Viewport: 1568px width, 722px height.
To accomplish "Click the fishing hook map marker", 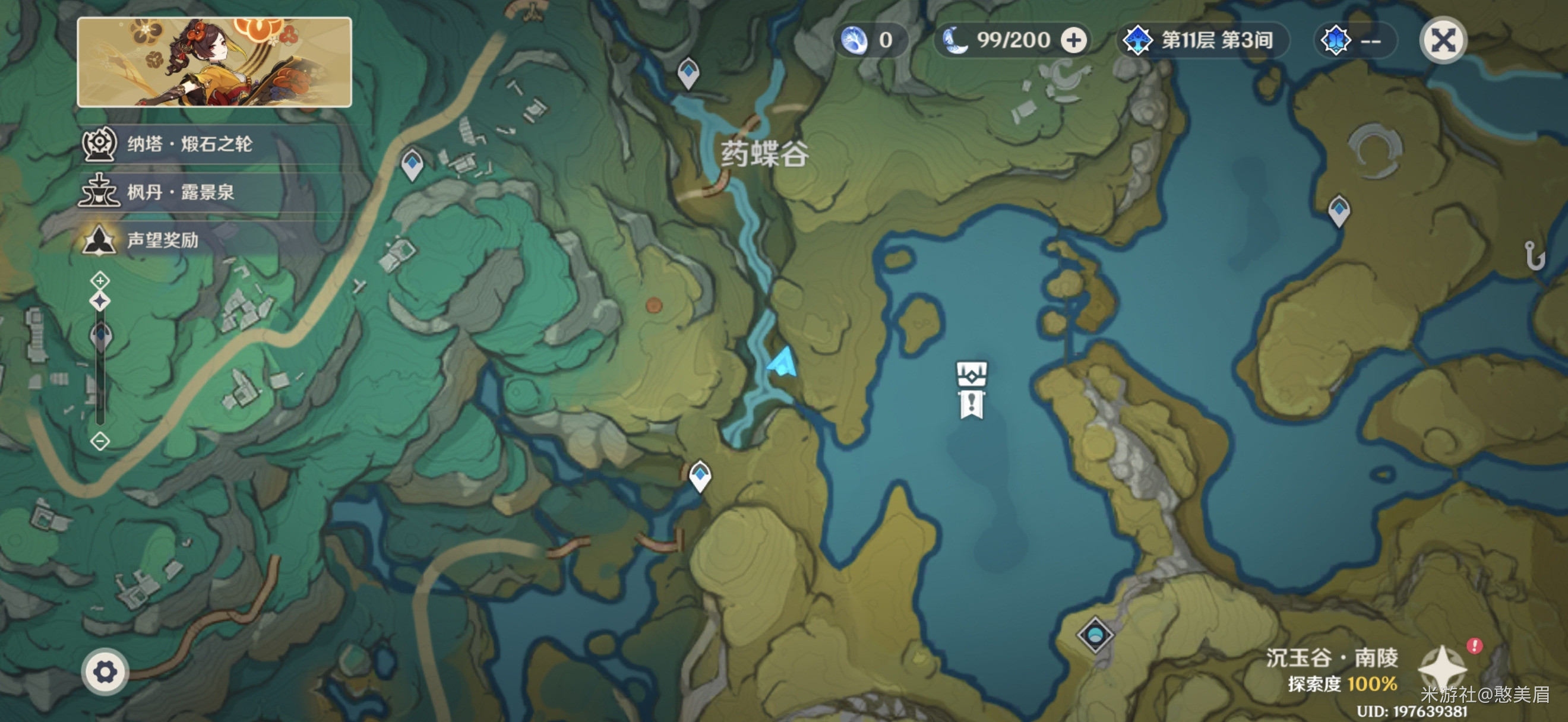I will tap(1534, 255).
